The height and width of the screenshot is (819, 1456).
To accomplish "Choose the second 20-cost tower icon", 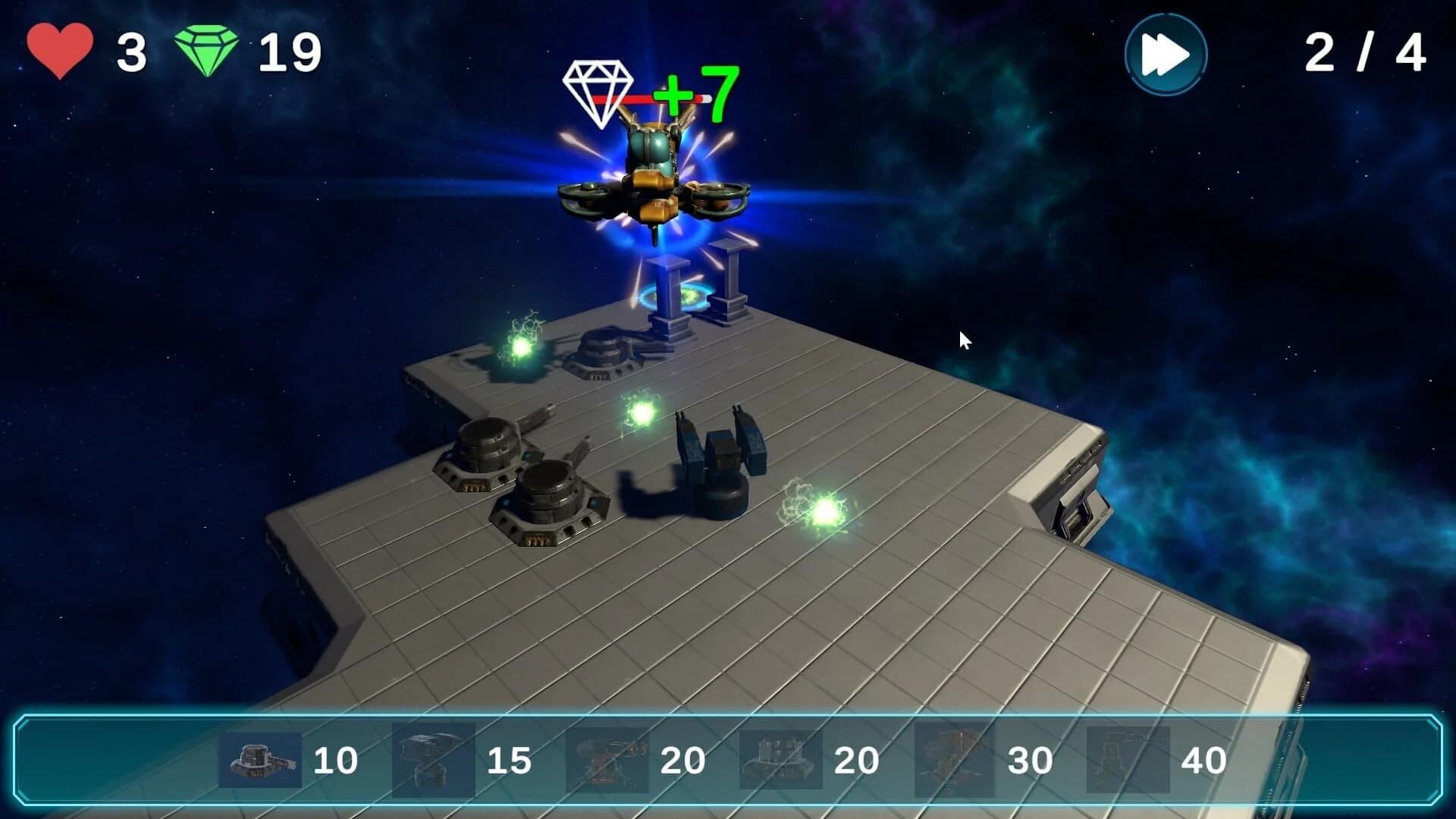I will pos(773,756).
